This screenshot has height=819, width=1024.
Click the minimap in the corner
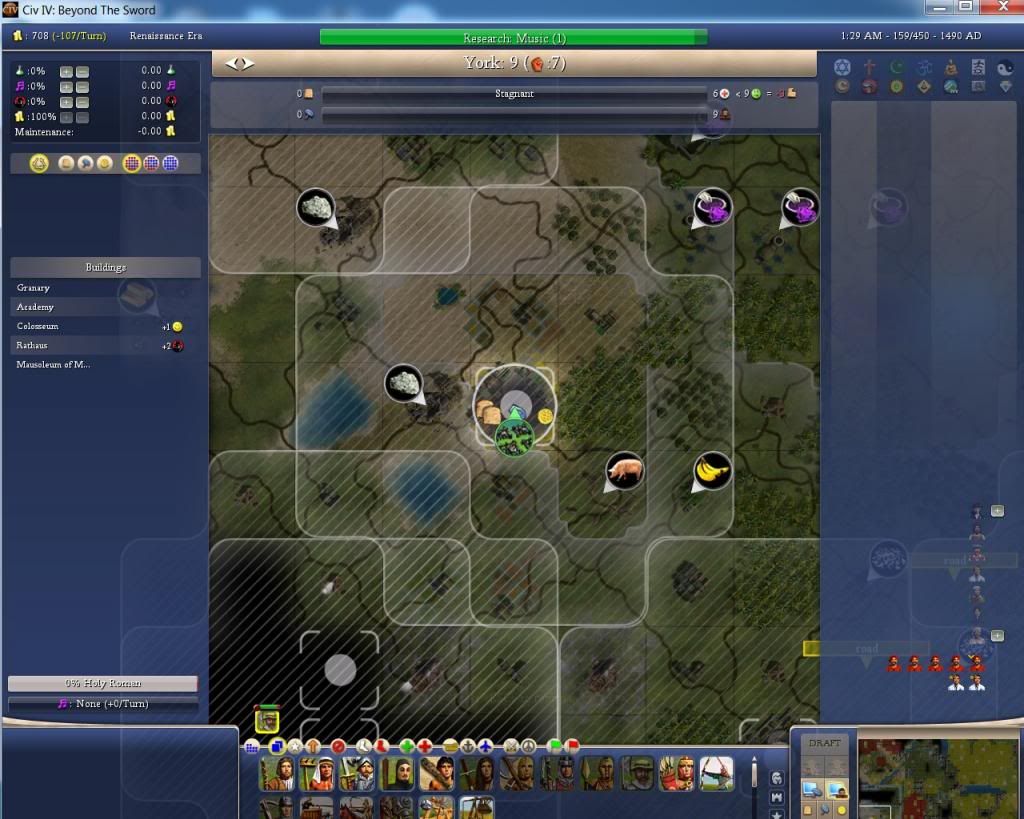click(x=938, y=777)
